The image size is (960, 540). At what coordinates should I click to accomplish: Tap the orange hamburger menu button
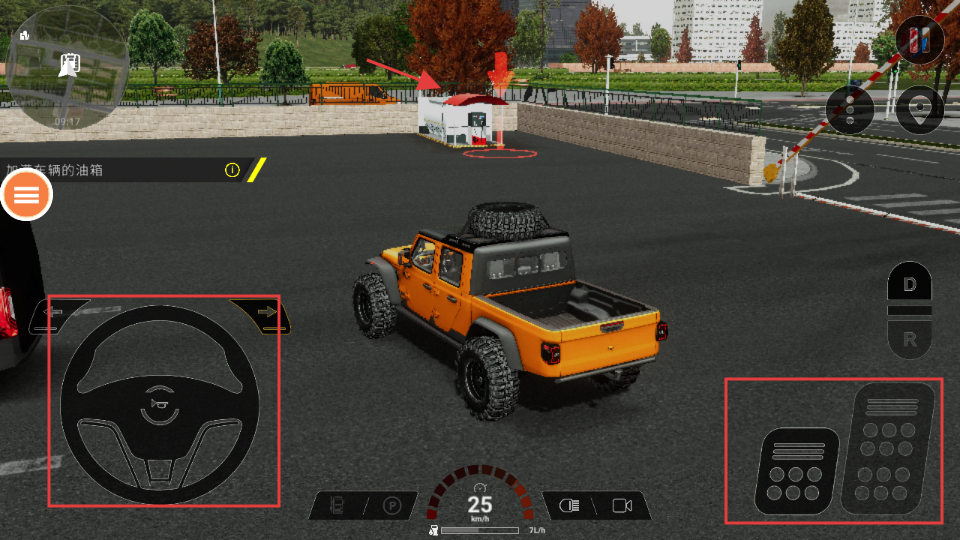(27, 195)
